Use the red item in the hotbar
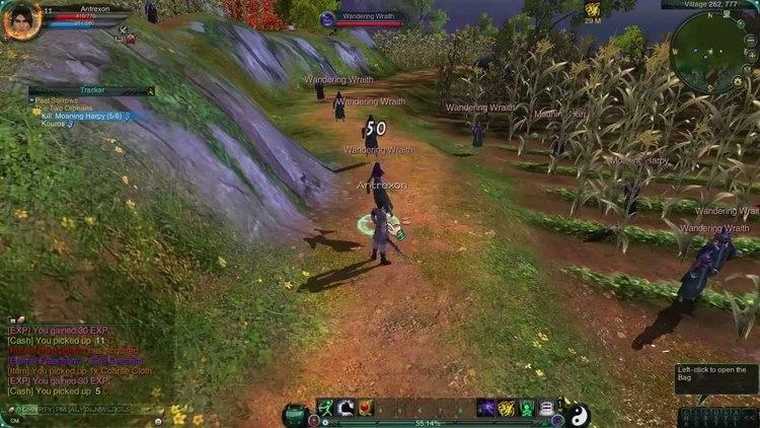 click(x=366, y=408)
